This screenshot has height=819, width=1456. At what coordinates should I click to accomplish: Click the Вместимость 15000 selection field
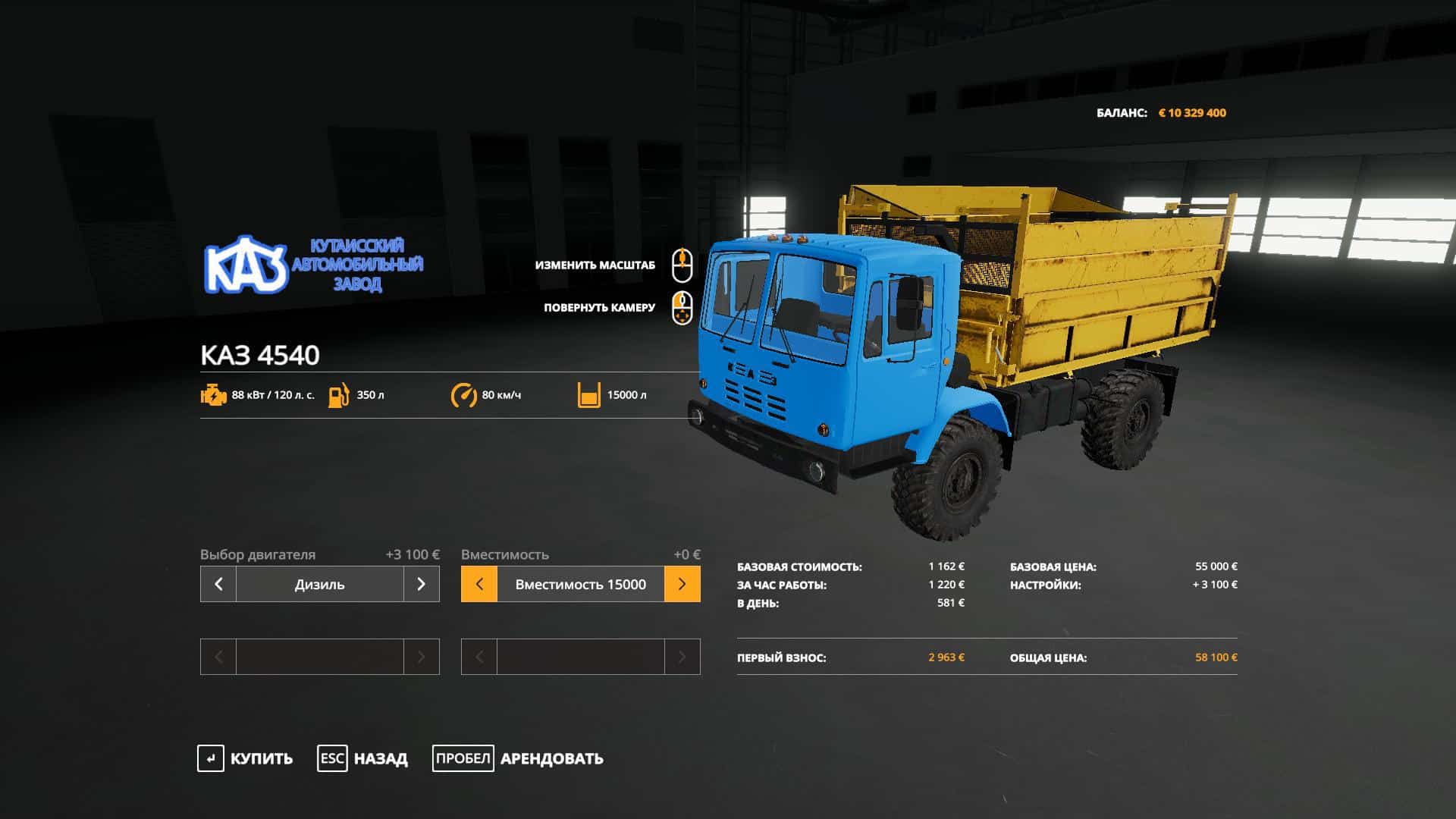pyautogui.click(x=580, y=584)
